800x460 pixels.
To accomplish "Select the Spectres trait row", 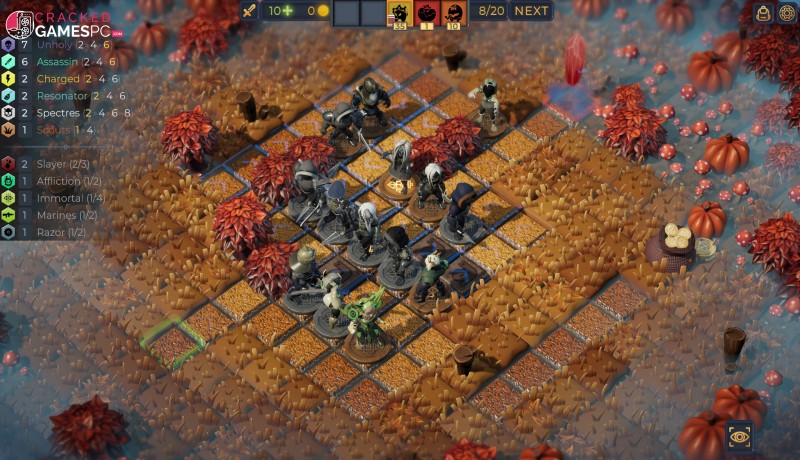I will click(x=62, y=112).
